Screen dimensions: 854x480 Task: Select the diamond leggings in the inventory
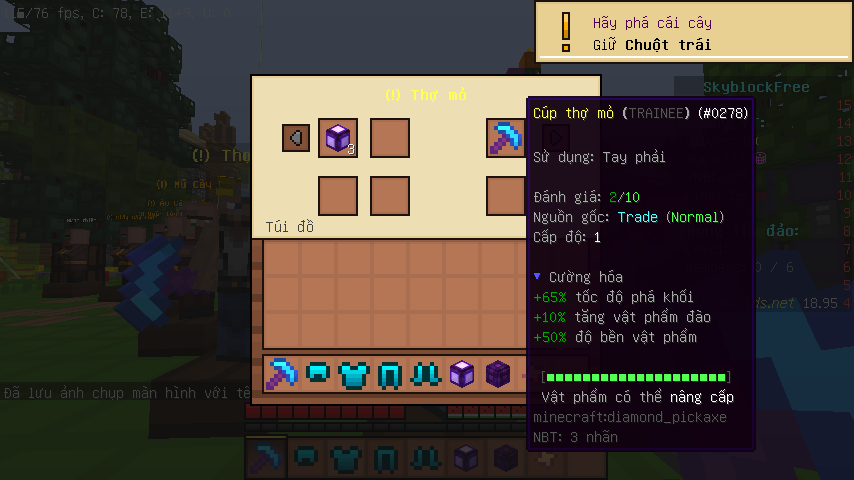pyautogui.click(x=389, y=375)
